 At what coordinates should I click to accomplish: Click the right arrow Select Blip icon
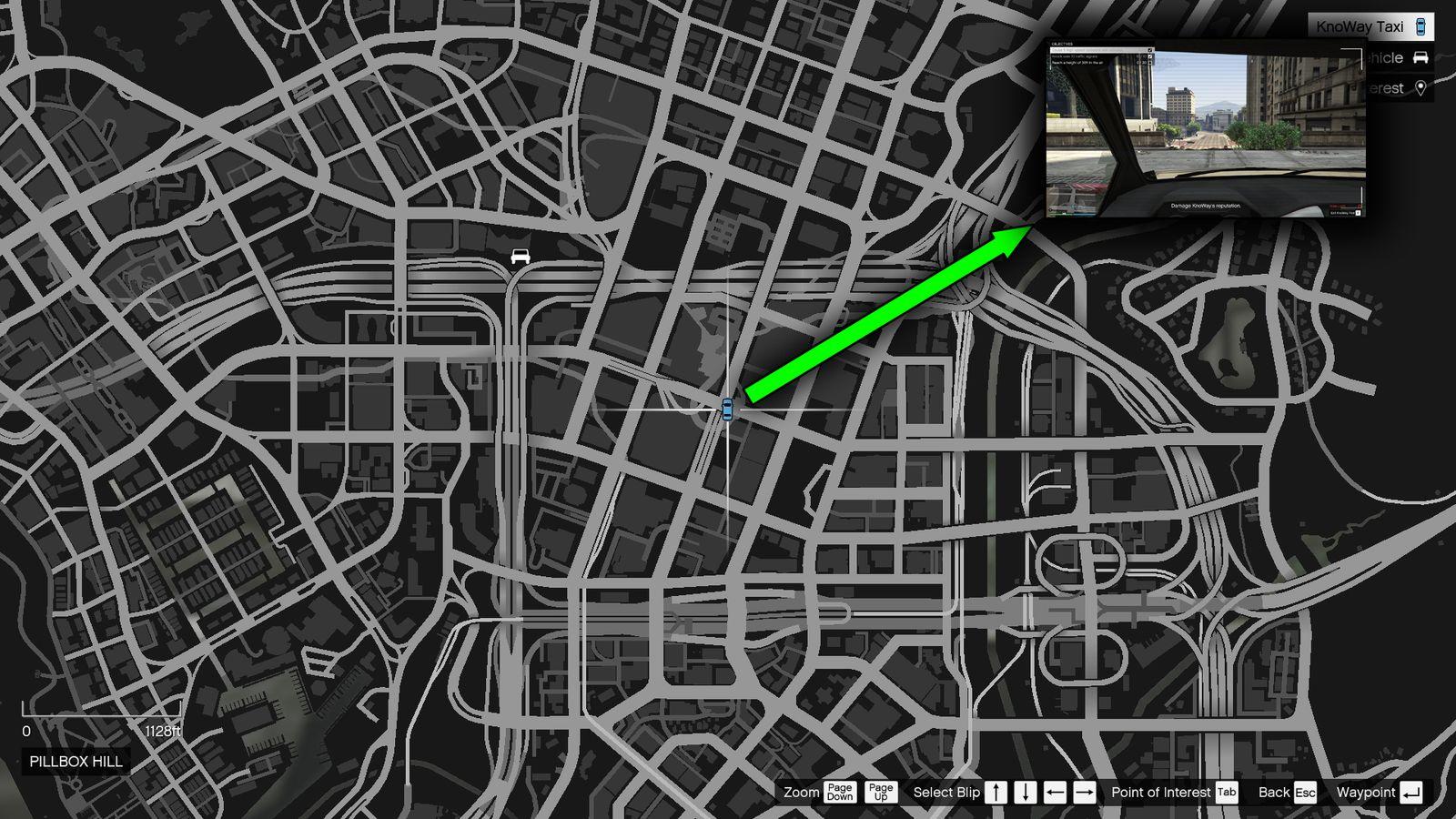pyautogui.click(x=1082, y=792)
